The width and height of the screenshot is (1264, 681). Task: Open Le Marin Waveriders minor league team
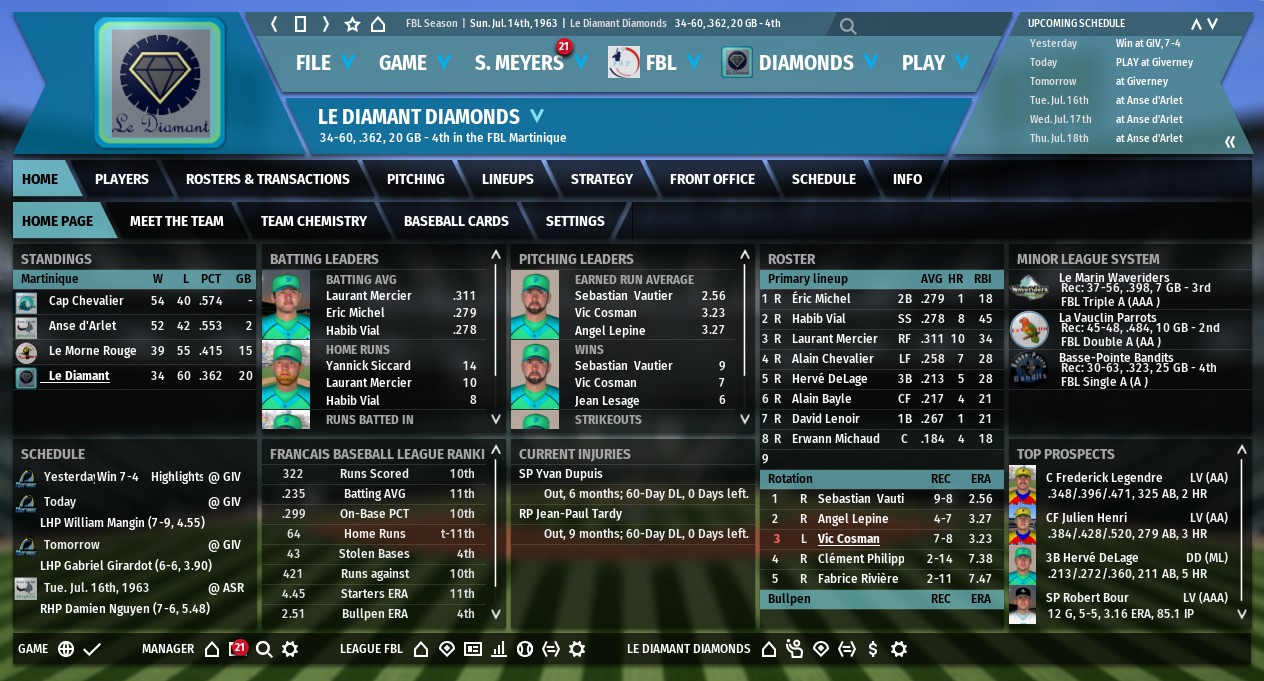pos(1099,279)
